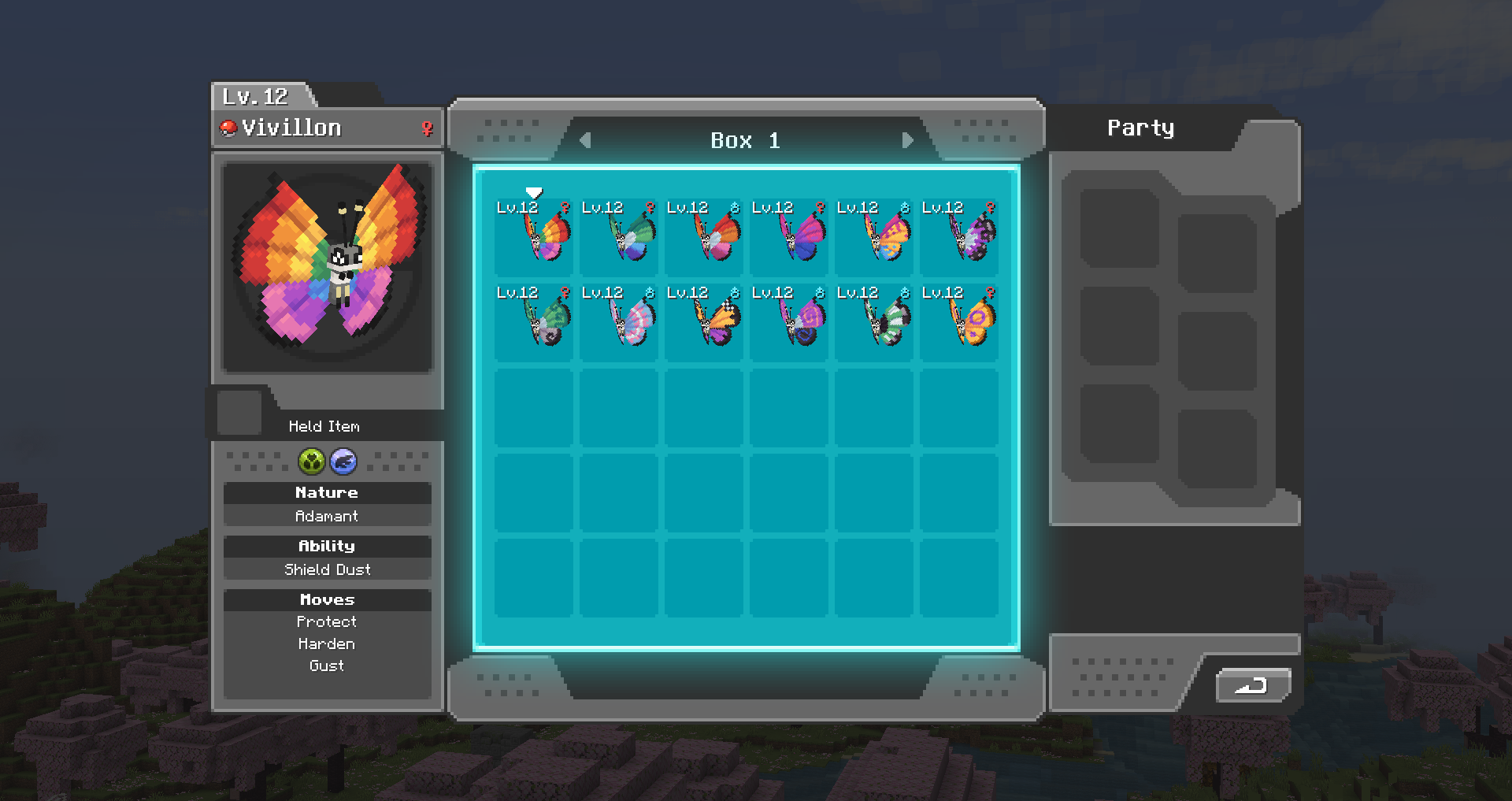Pick the purple-and-black checkered Vivillon

tap(960, 236)
